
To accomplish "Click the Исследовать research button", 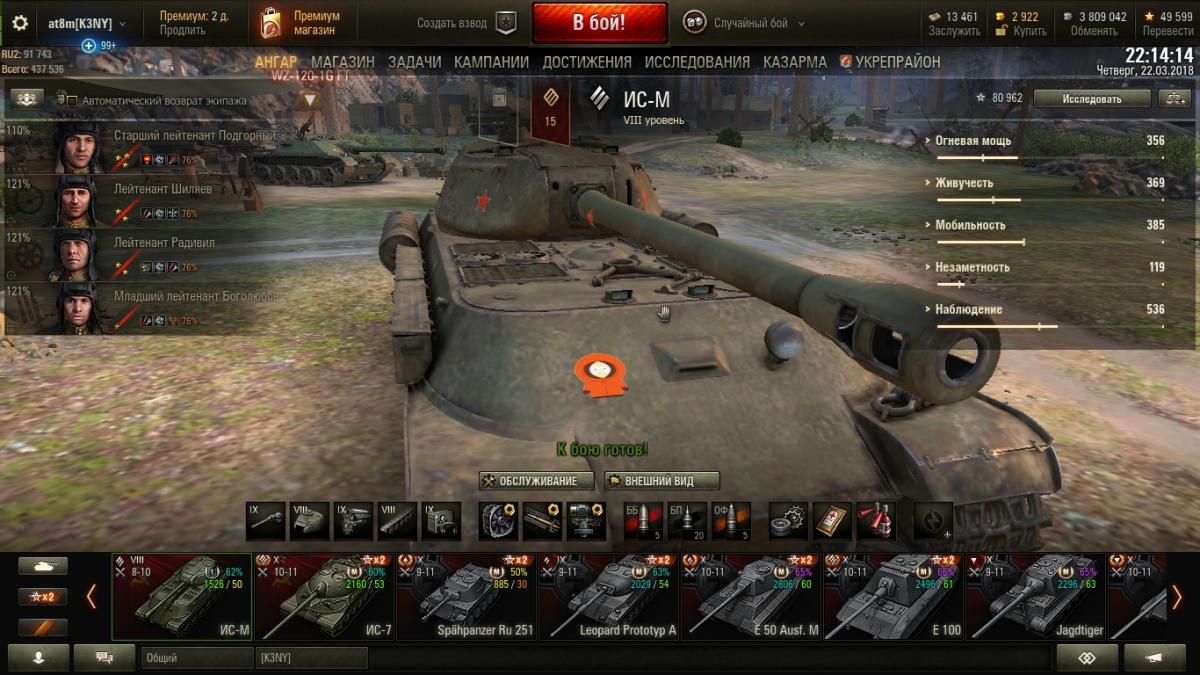I will click(x=1092, y=98).
